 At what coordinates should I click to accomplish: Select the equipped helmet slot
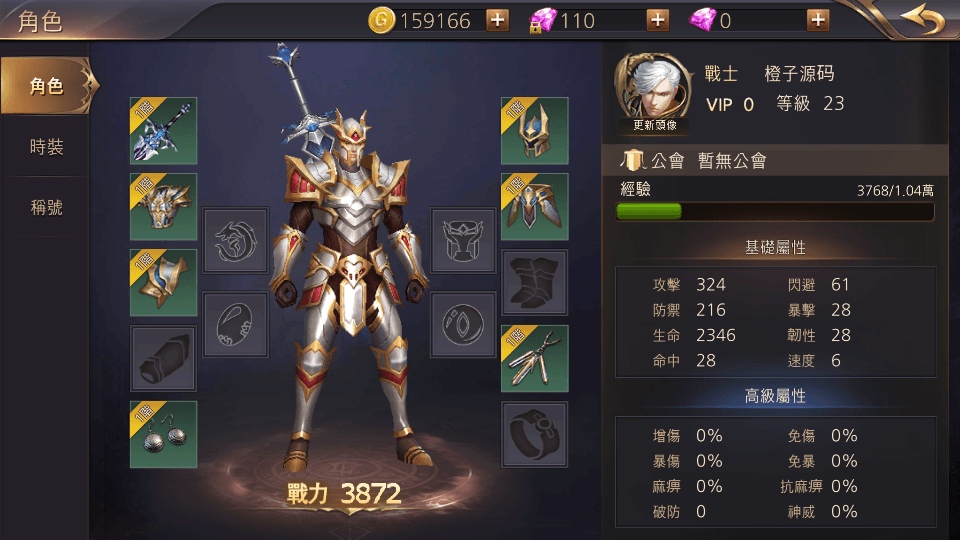click(x=535, y=130)
